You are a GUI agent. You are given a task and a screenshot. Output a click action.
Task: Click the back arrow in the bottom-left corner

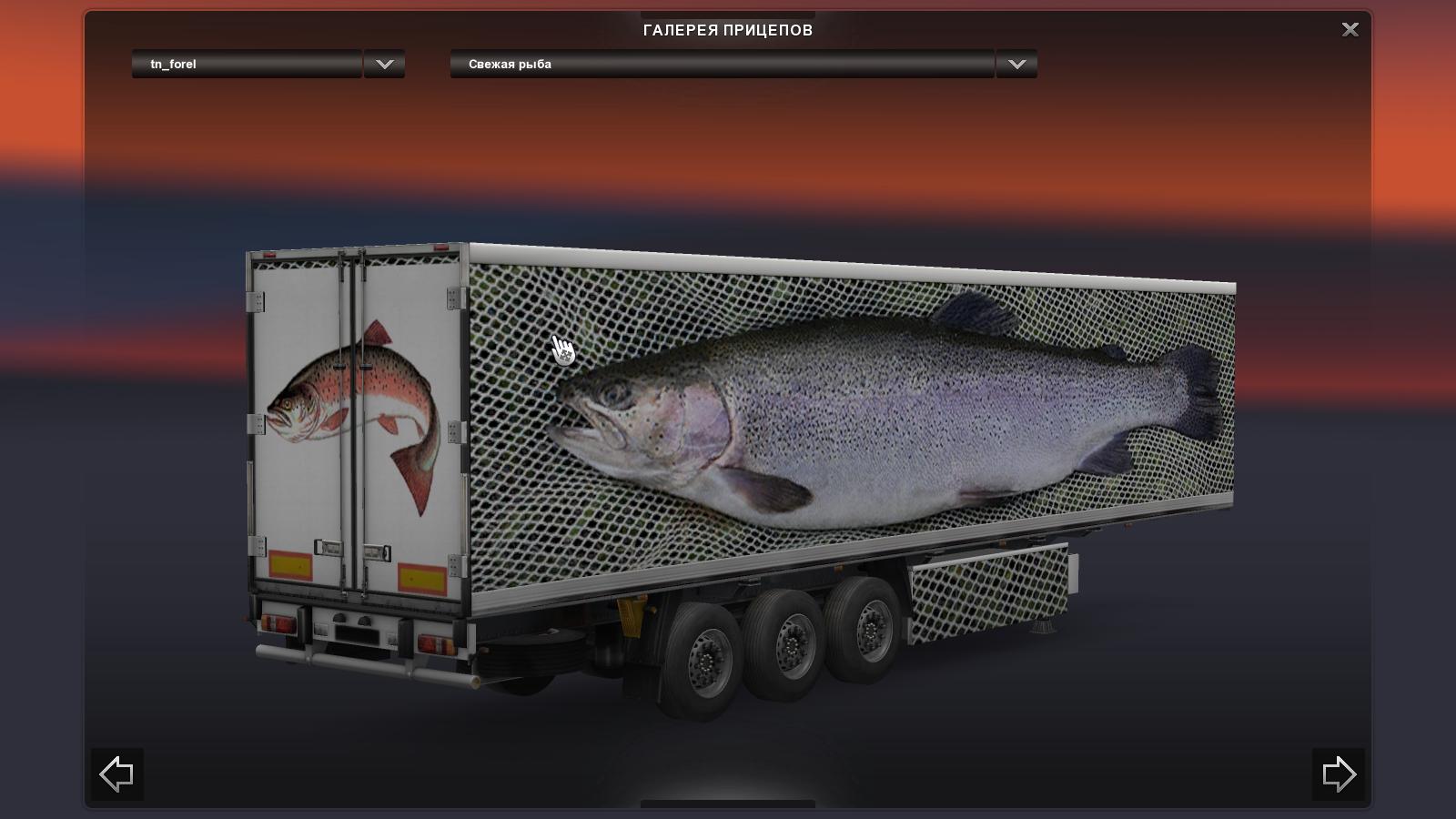point(116,773)
